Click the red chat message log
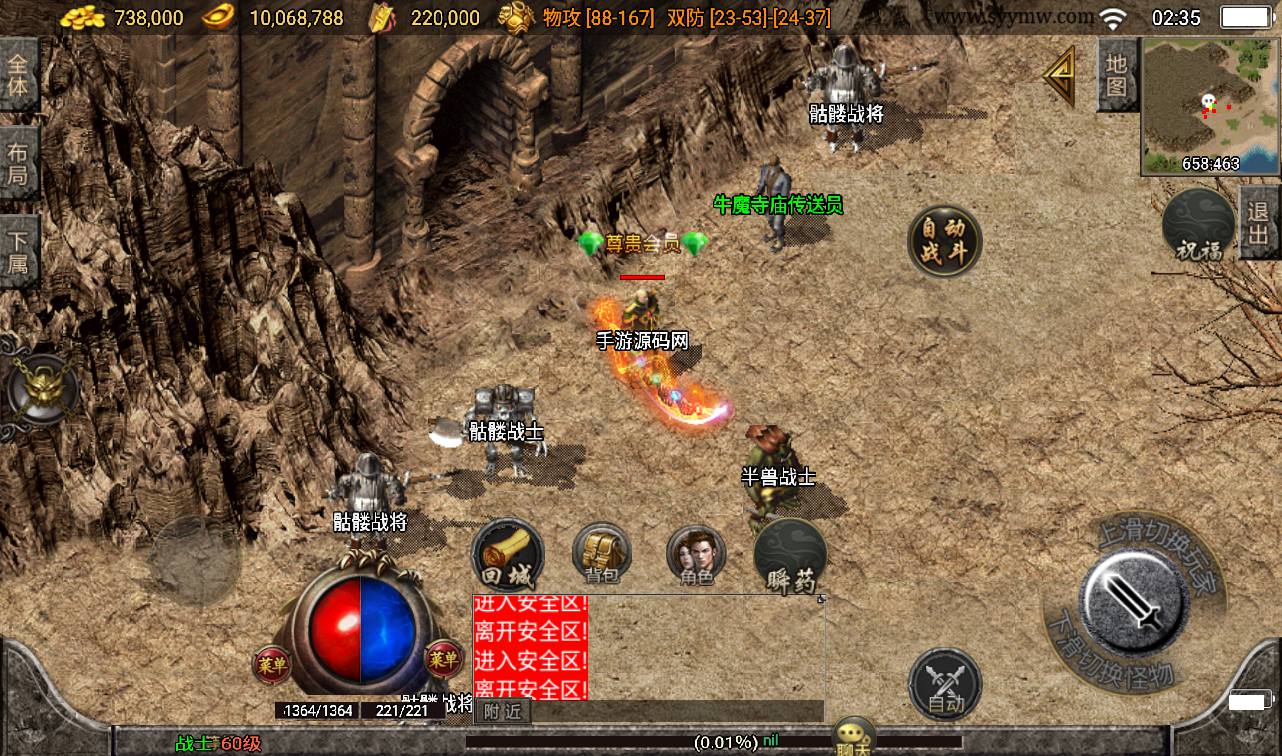The height and width of the screenshot is (756, 1282). click(530, 647)
